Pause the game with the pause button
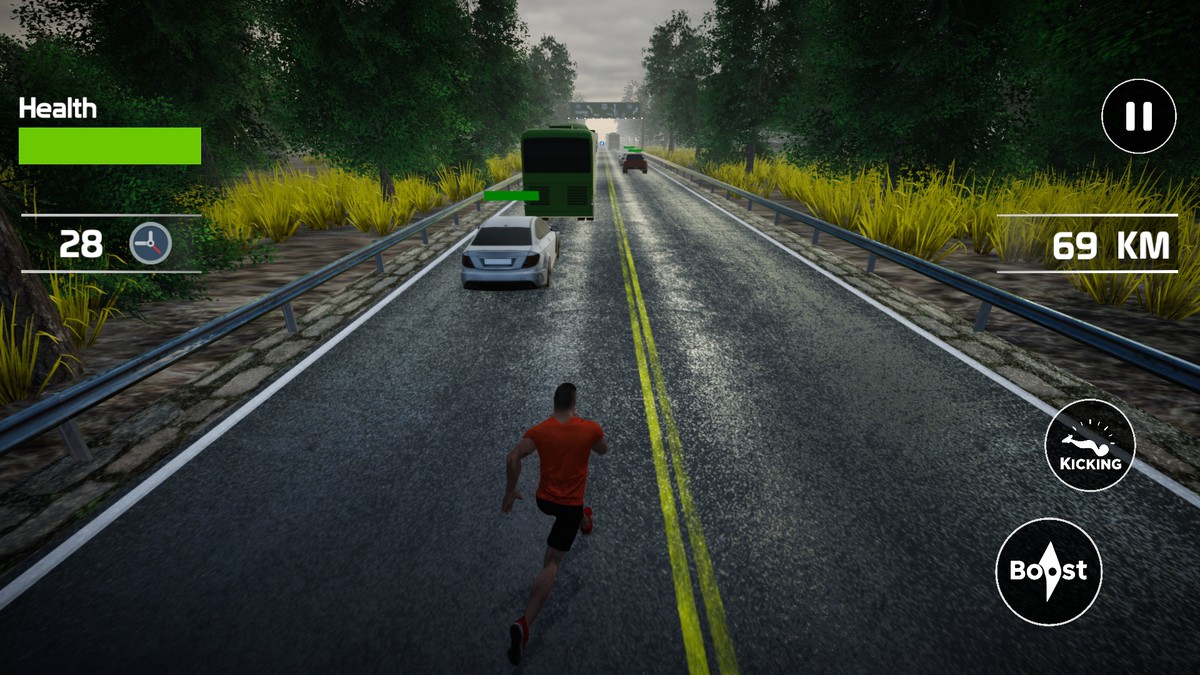 tap(1138, 116)
